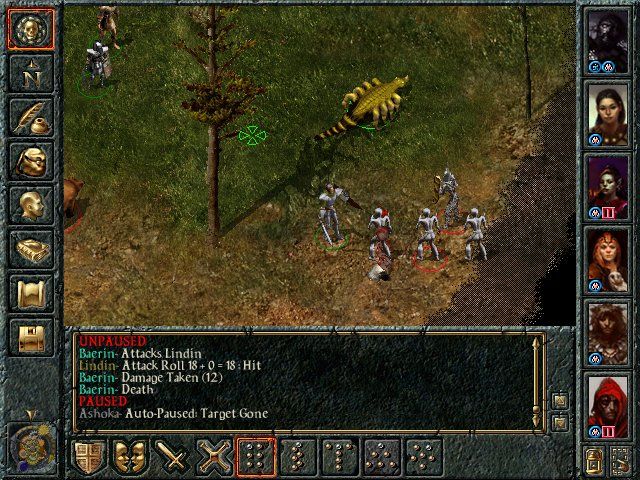Screen dimensions: 640x480
Task: Choose the twin masks Talk action
Action: 130,457
